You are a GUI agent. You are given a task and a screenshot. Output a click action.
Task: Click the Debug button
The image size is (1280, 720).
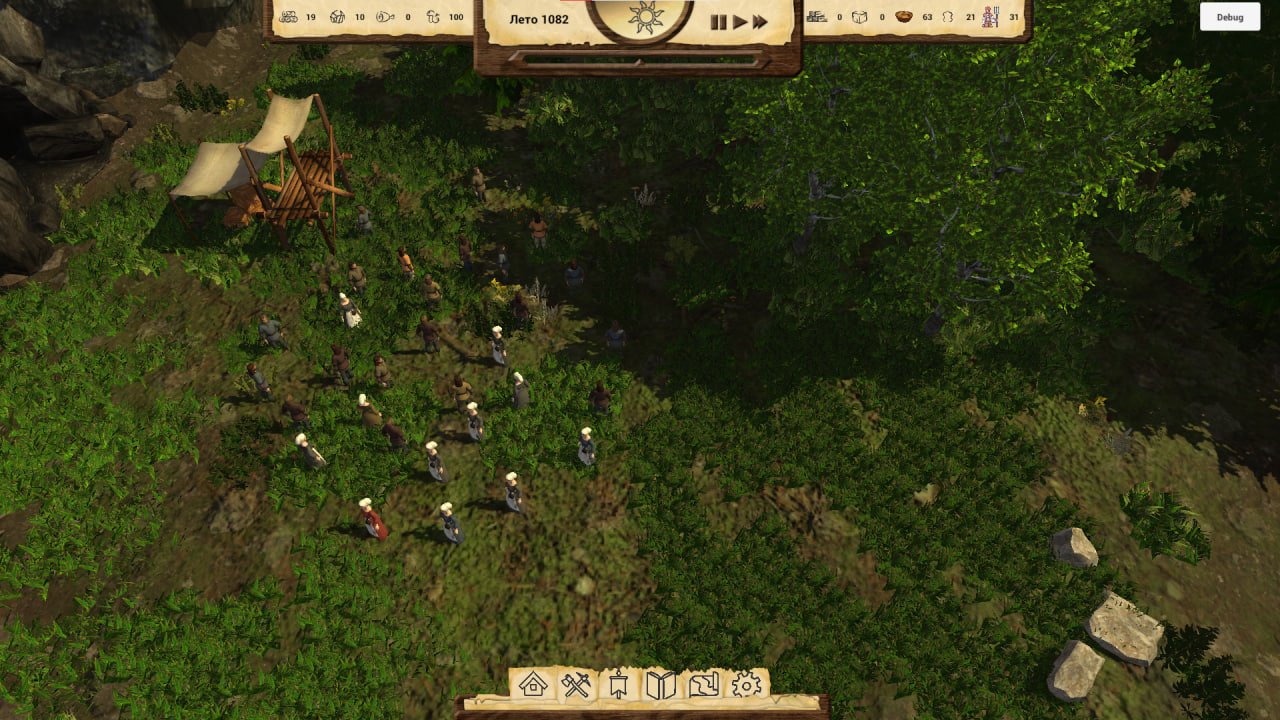pyautogui.click(x=1230, y=17)
